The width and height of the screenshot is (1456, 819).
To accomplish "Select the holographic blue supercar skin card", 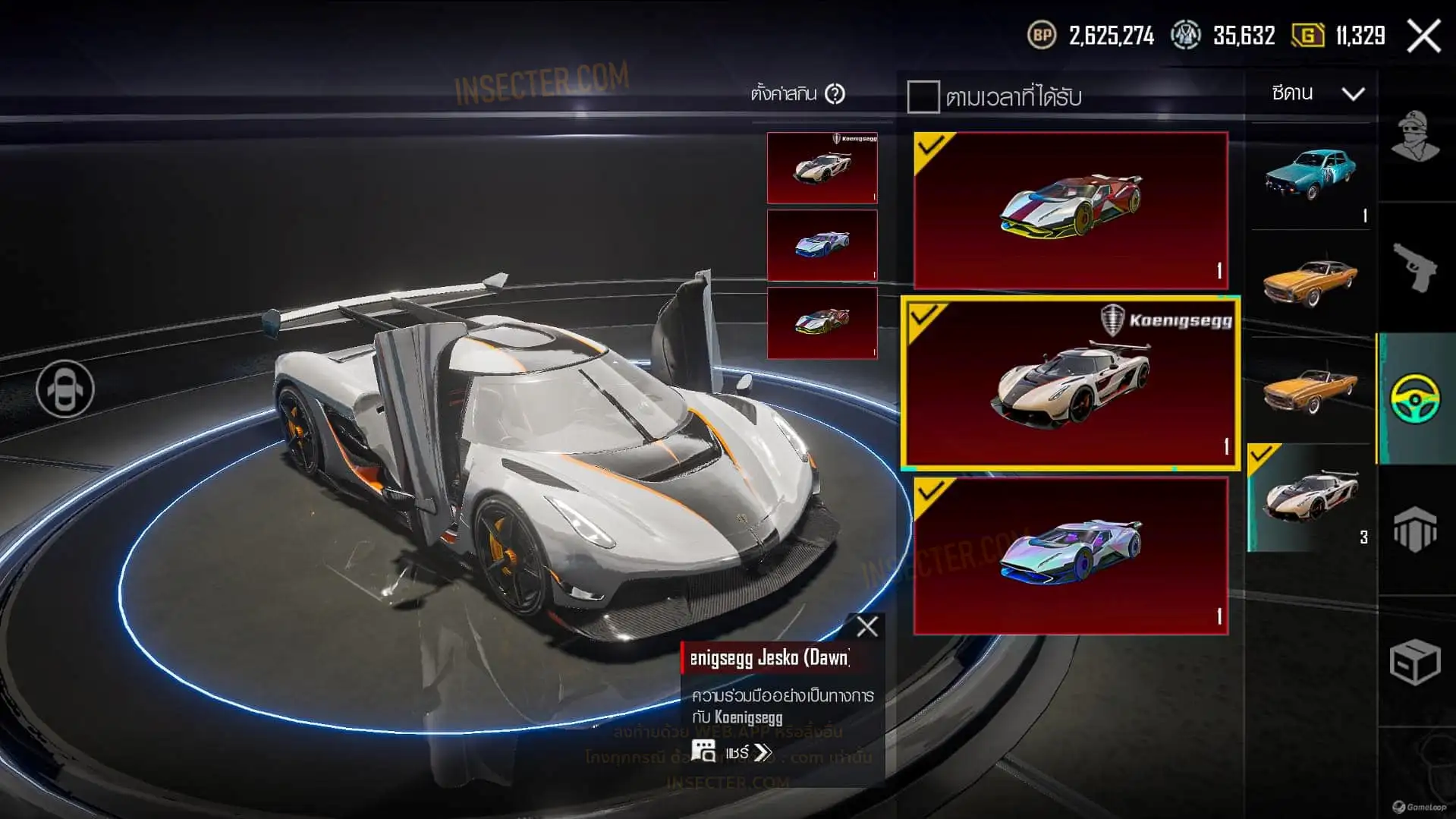I will pos(1070,556).
